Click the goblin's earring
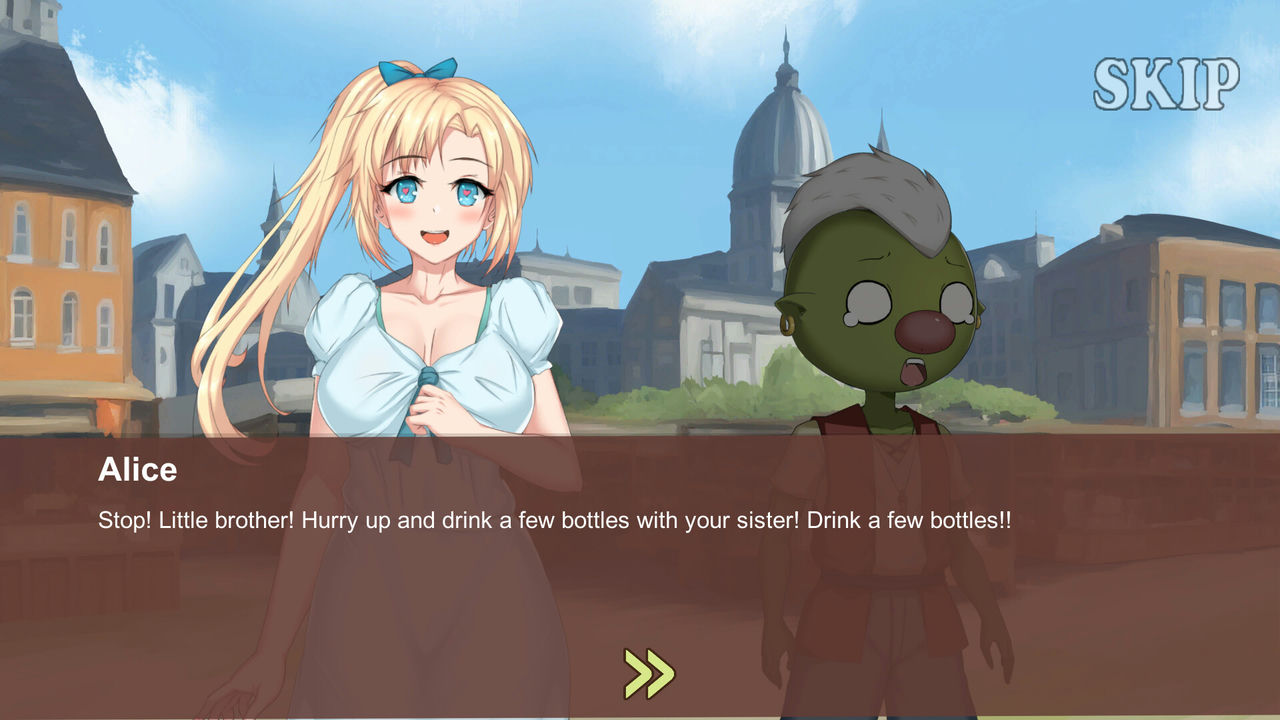Viewport: 1280px width, 720px height. click(x=787, y=325)
